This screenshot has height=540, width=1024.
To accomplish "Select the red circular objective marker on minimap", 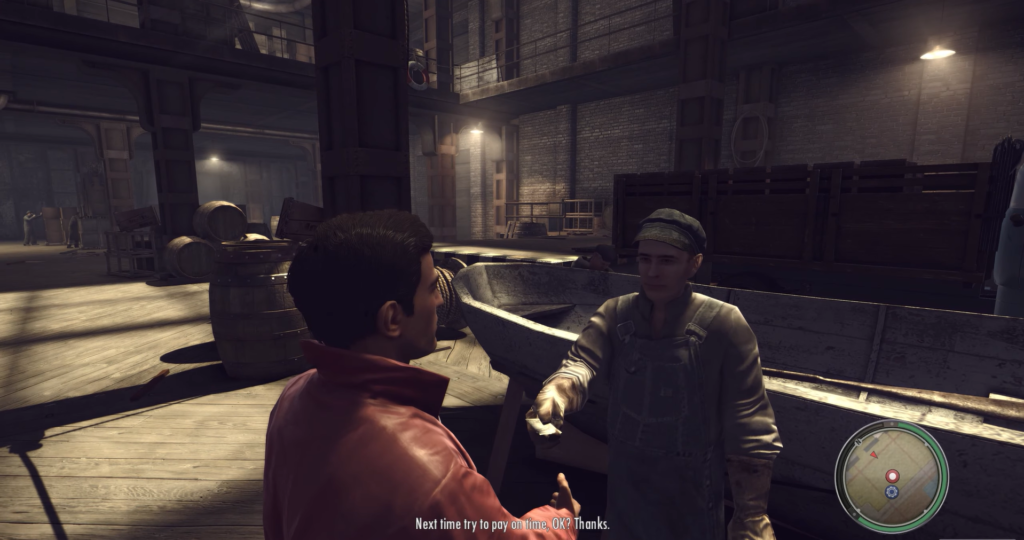I will tap(892, 476).
